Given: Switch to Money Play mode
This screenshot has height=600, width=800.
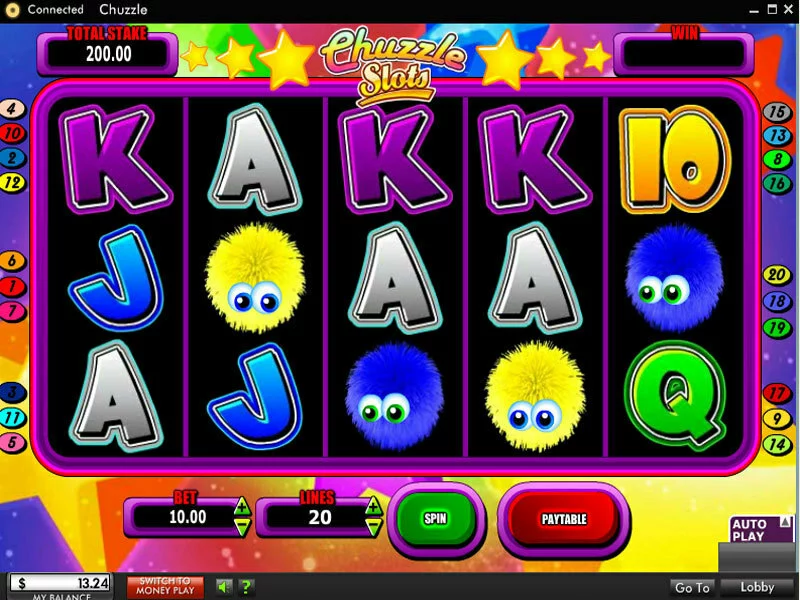Looking at the screenshot, I should click(x=165, y=587).
